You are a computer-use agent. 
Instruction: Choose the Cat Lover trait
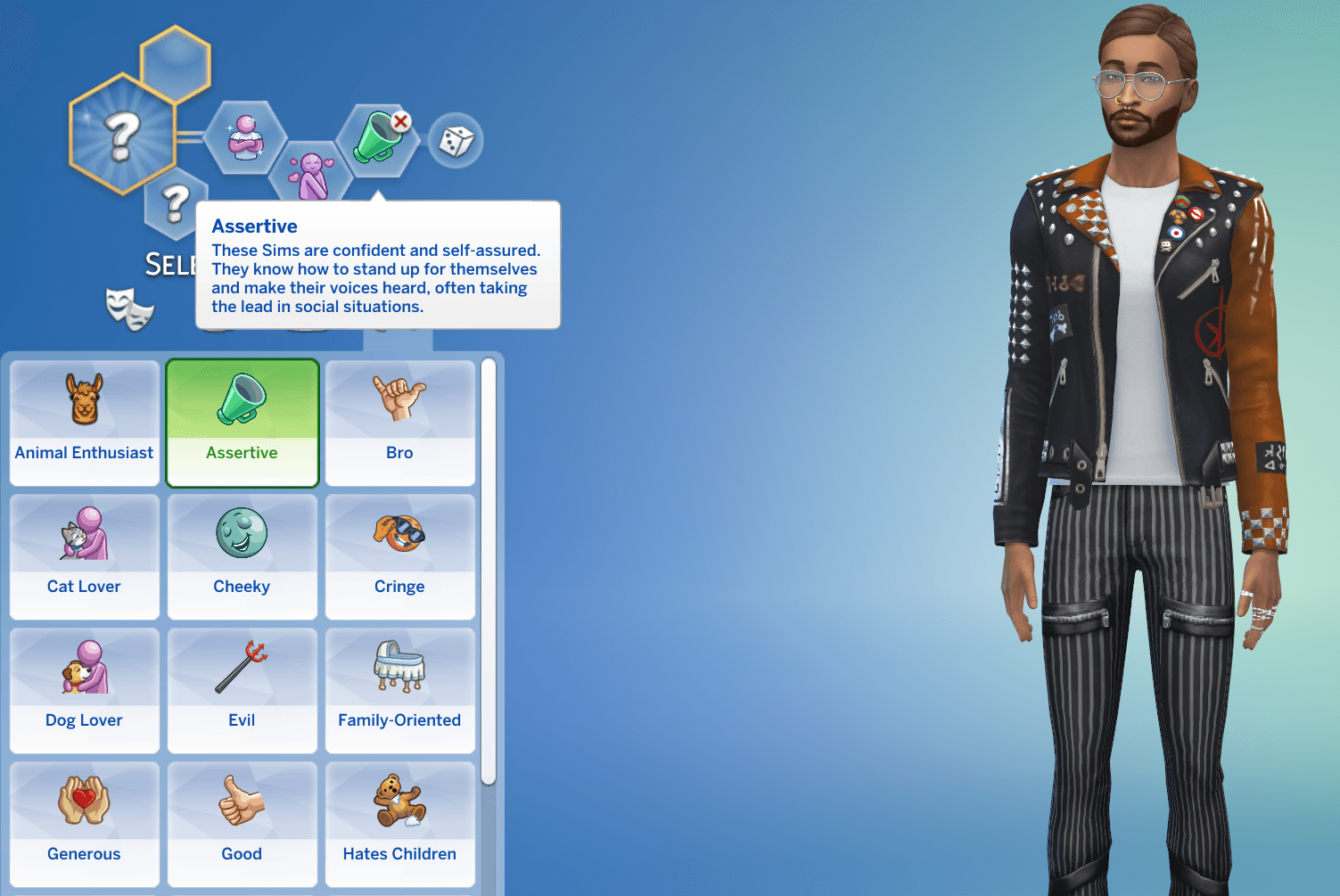[84, 557]
